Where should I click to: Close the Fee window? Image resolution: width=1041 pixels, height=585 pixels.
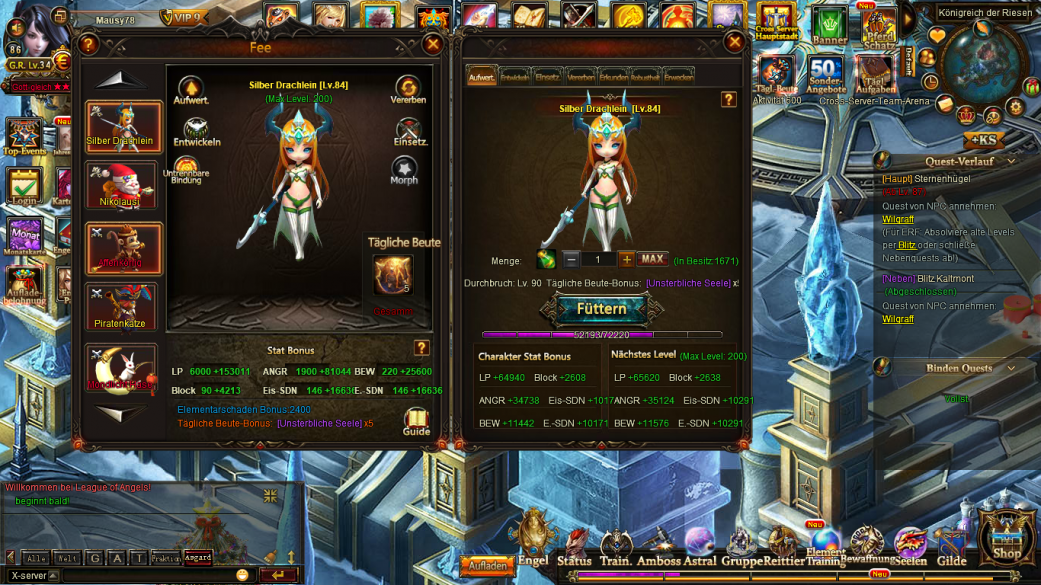point(432,44)
